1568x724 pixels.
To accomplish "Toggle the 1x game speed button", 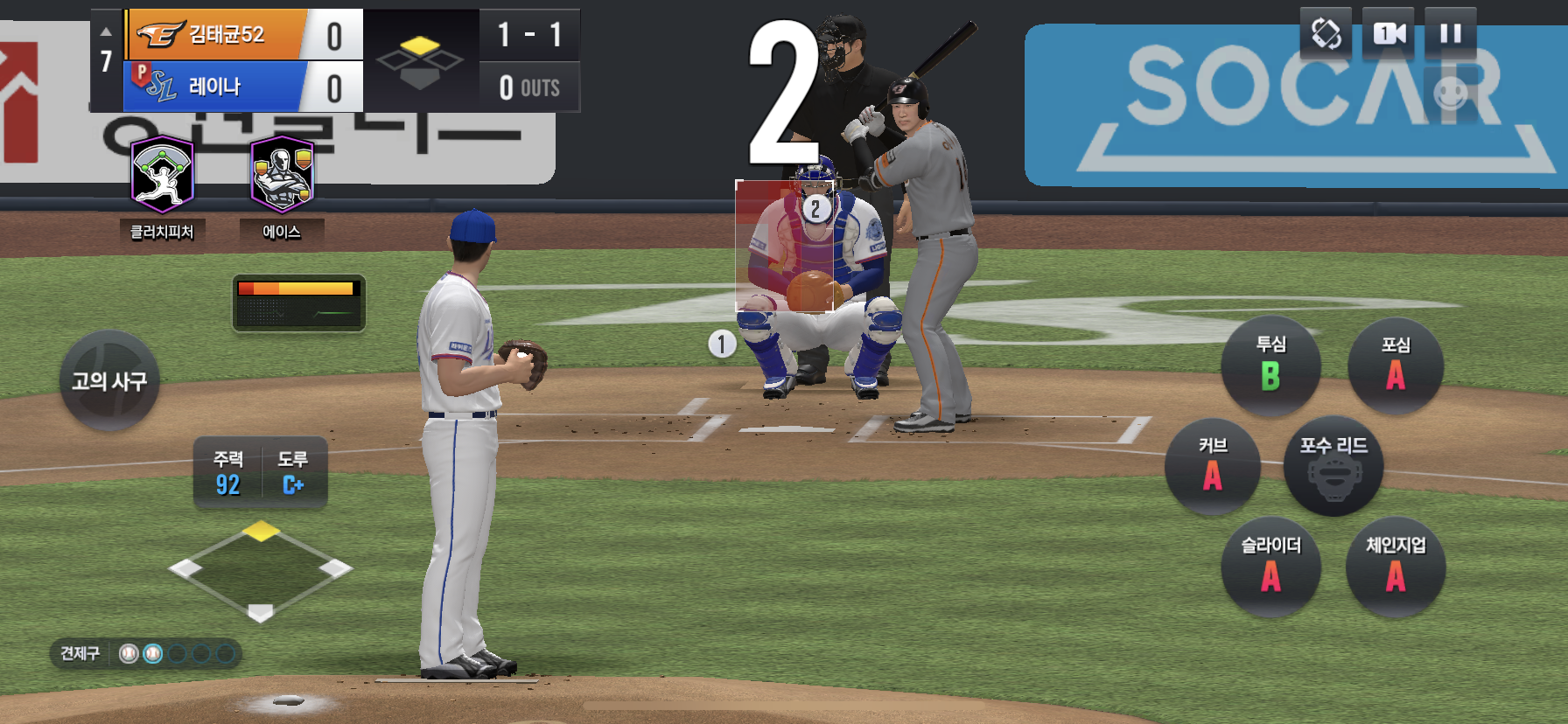I will coord(1389,34).
